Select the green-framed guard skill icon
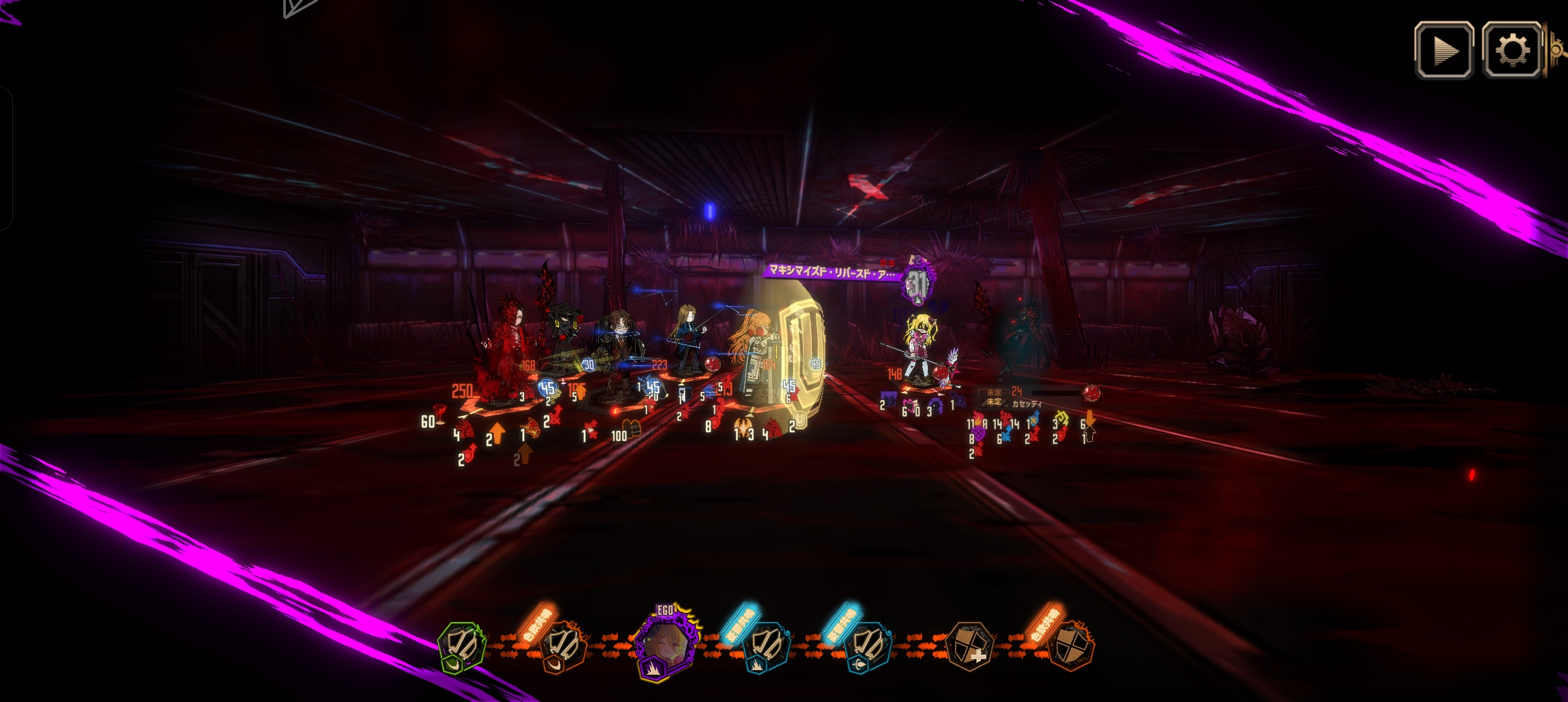 coord(462,646)
